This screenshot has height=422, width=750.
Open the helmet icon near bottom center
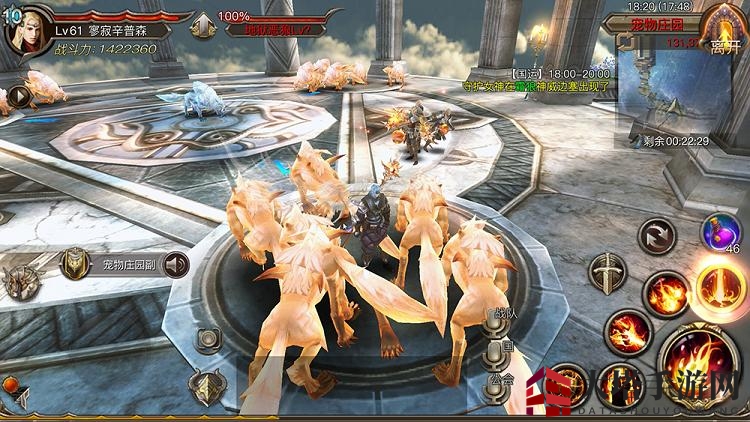coord(209,386)
